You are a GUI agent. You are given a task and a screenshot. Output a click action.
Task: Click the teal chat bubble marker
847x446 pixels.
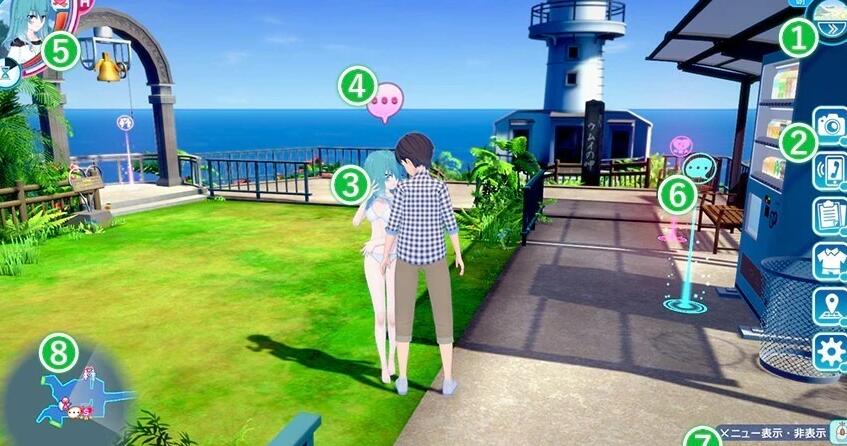(x=700, y=165)
